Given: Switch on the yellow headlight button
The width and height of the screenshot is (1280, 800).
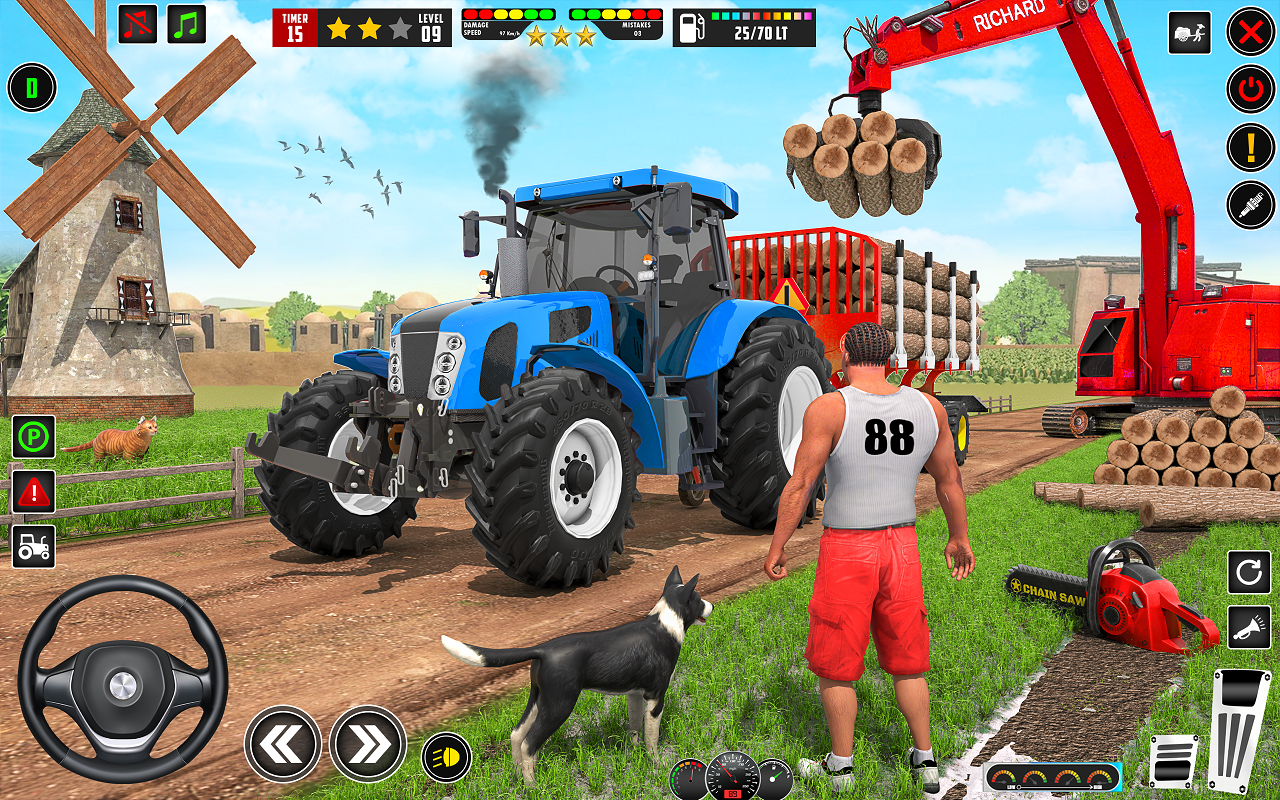Looking at the screenshot, I should [447, 756].
